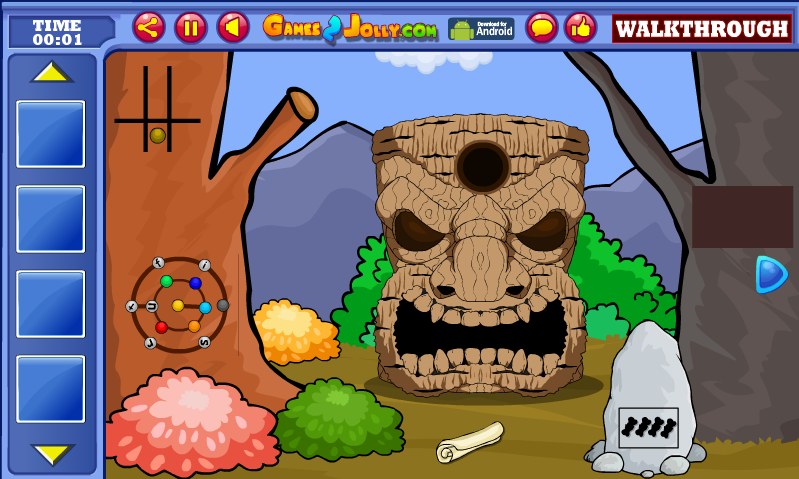Move inventory down with the yellow arrow
The height and width of the screenshot is (479, 799).
tap(51, 453)
